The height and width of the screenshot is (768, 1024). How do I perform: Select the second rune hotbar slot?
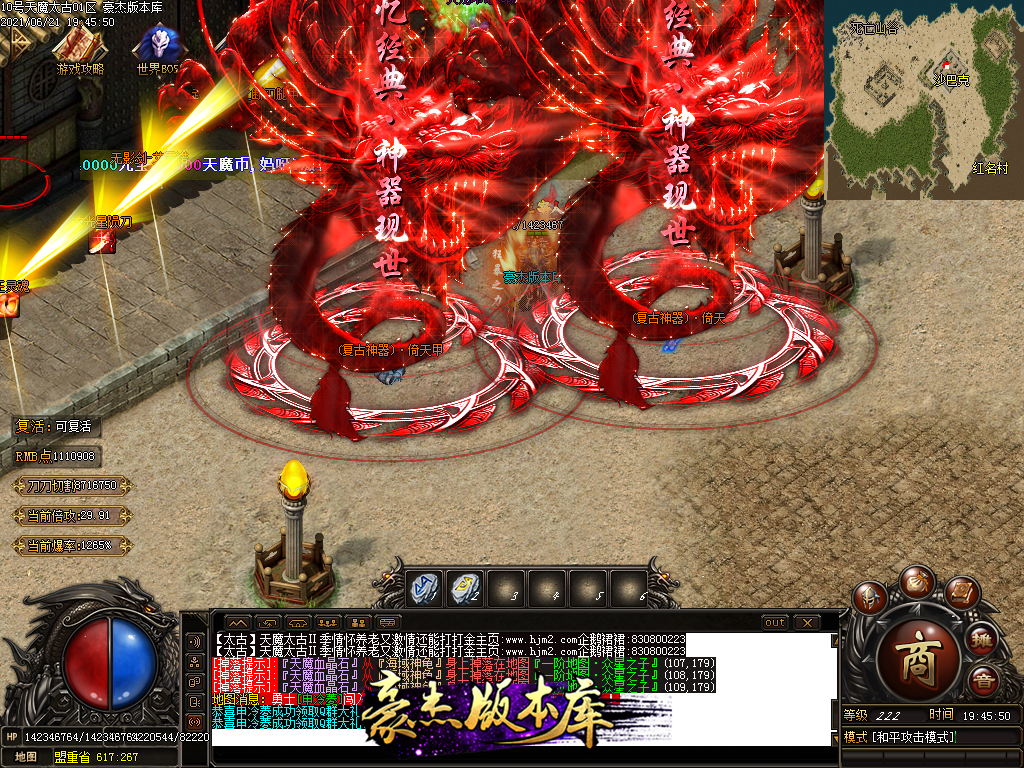click(x=465, y=587)
